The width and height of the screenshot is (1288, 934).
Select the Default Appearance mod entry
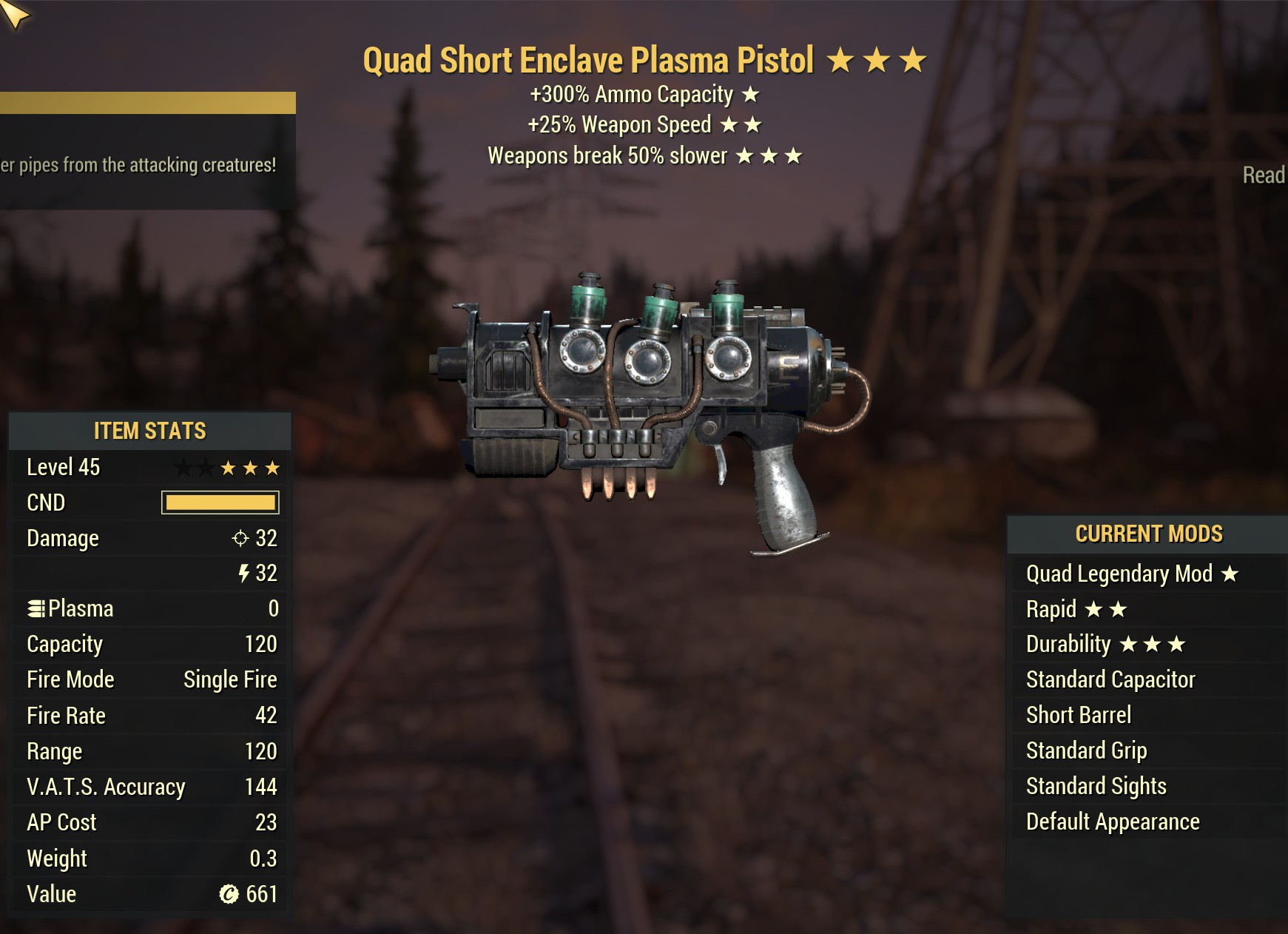click(1112, 822)
